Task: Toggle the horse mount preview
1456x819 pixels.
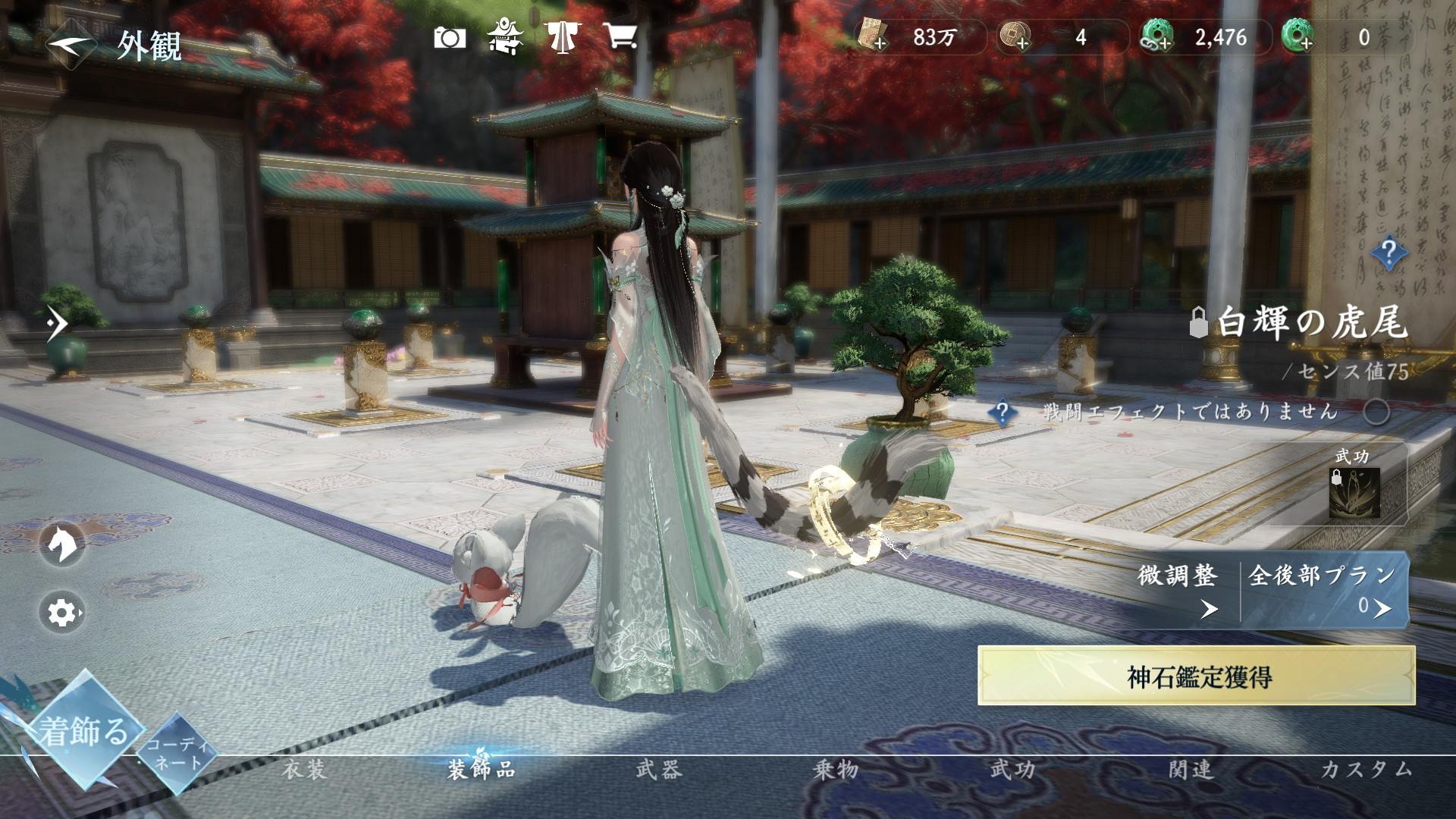Action: pos(62,543)
